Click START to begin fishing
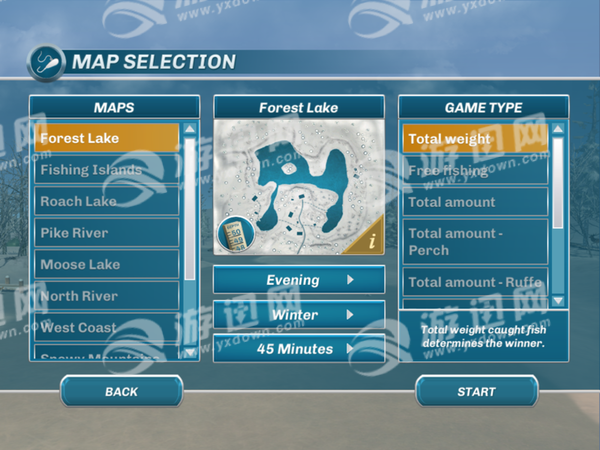The height and width of the screenshot is (450, 600). 476,392
